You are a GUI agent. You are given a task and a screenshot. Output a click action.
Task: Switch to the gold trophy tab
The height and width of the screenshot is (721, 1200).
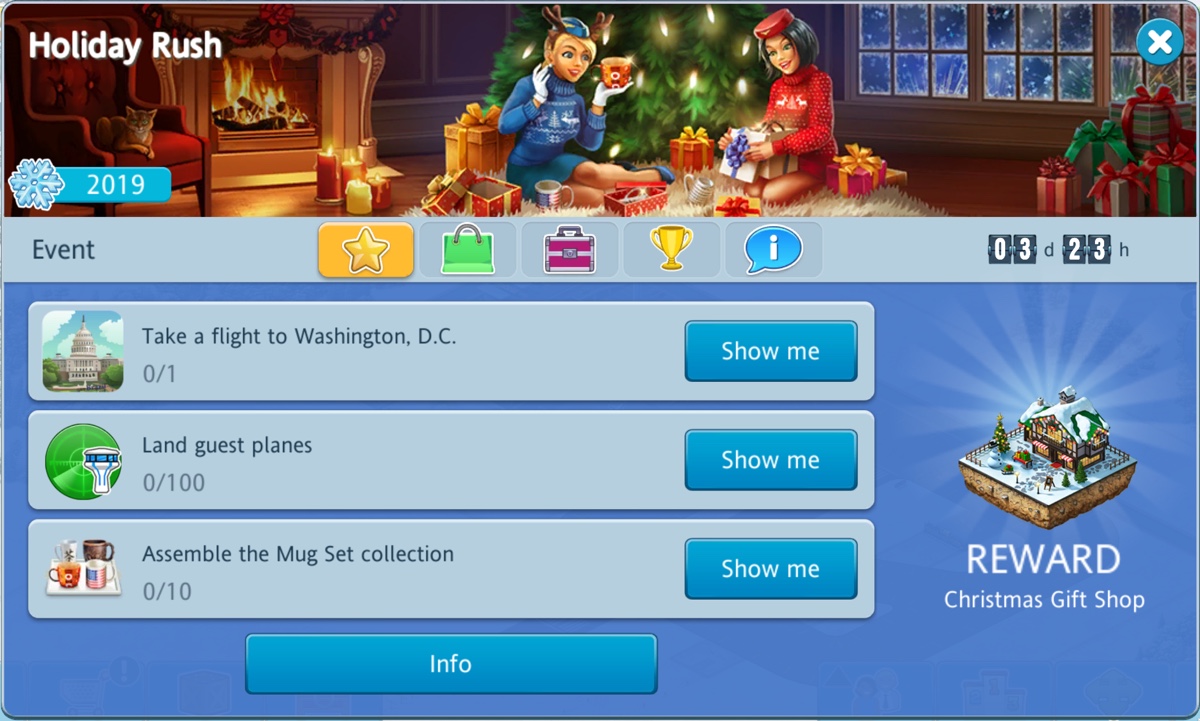pos(671,250)
